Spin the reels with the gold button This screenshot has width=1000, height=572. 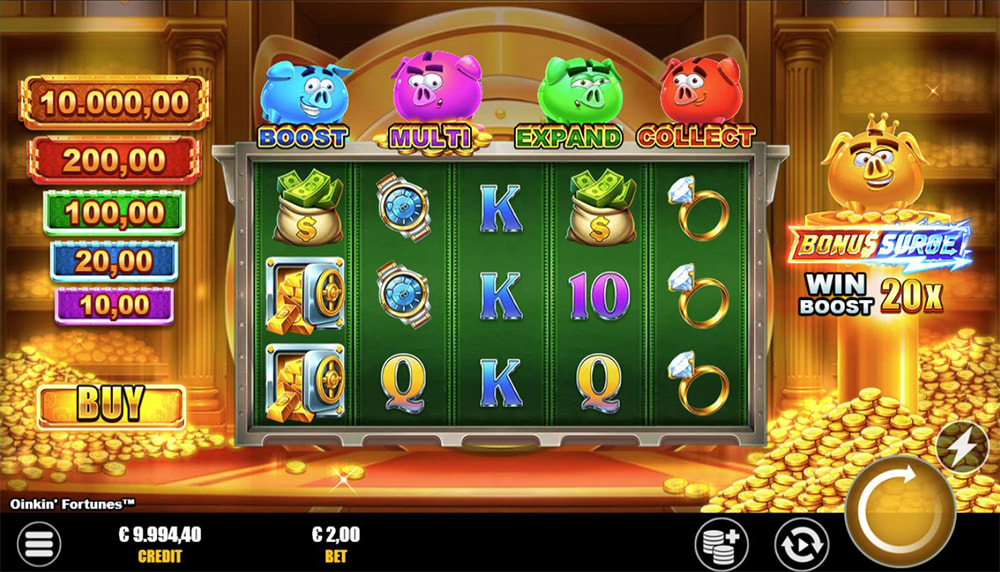click(x=899, y=510)
